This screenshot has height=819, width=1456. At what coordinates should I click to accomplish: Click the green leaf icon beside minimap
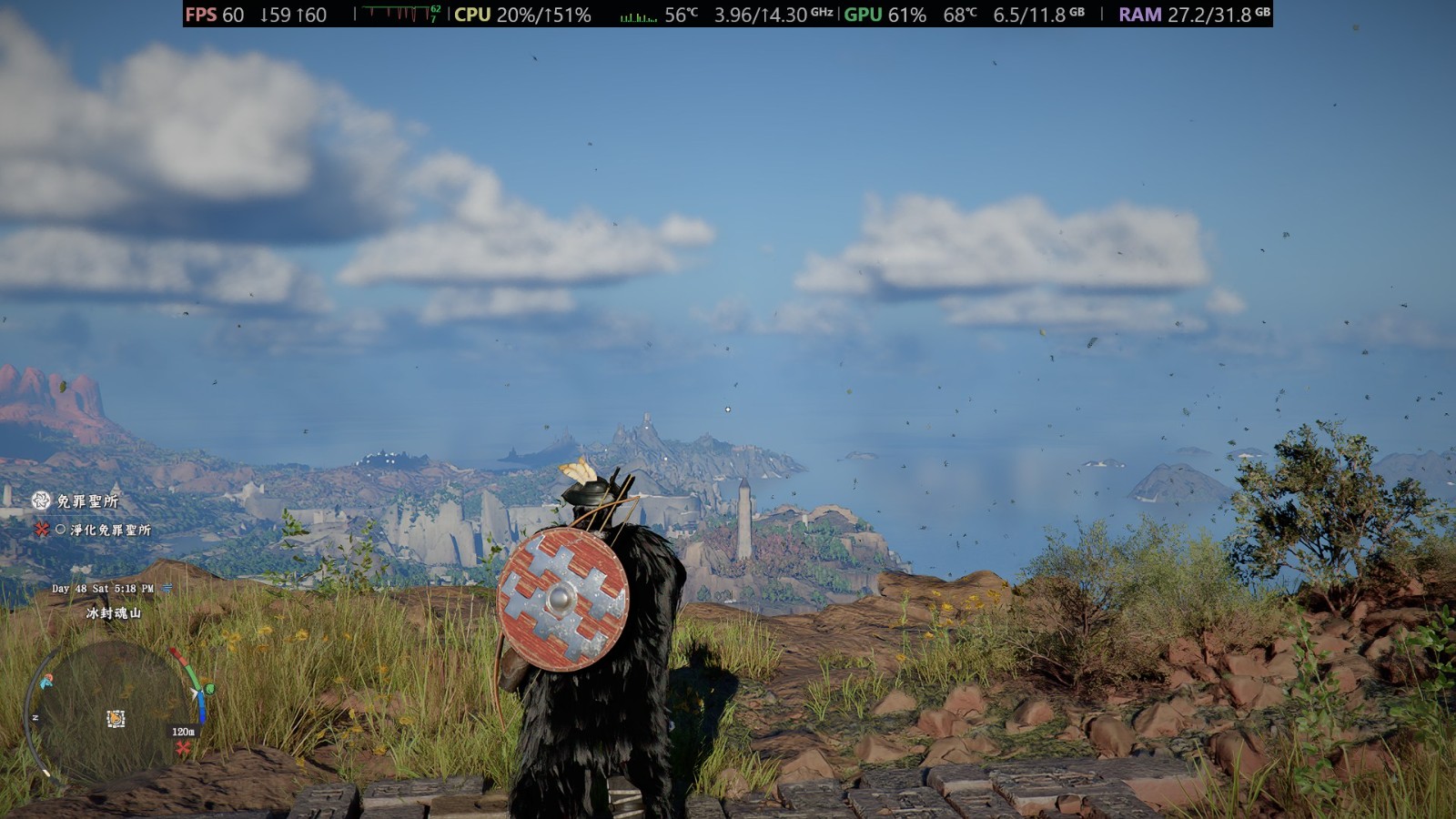[208, 690]
